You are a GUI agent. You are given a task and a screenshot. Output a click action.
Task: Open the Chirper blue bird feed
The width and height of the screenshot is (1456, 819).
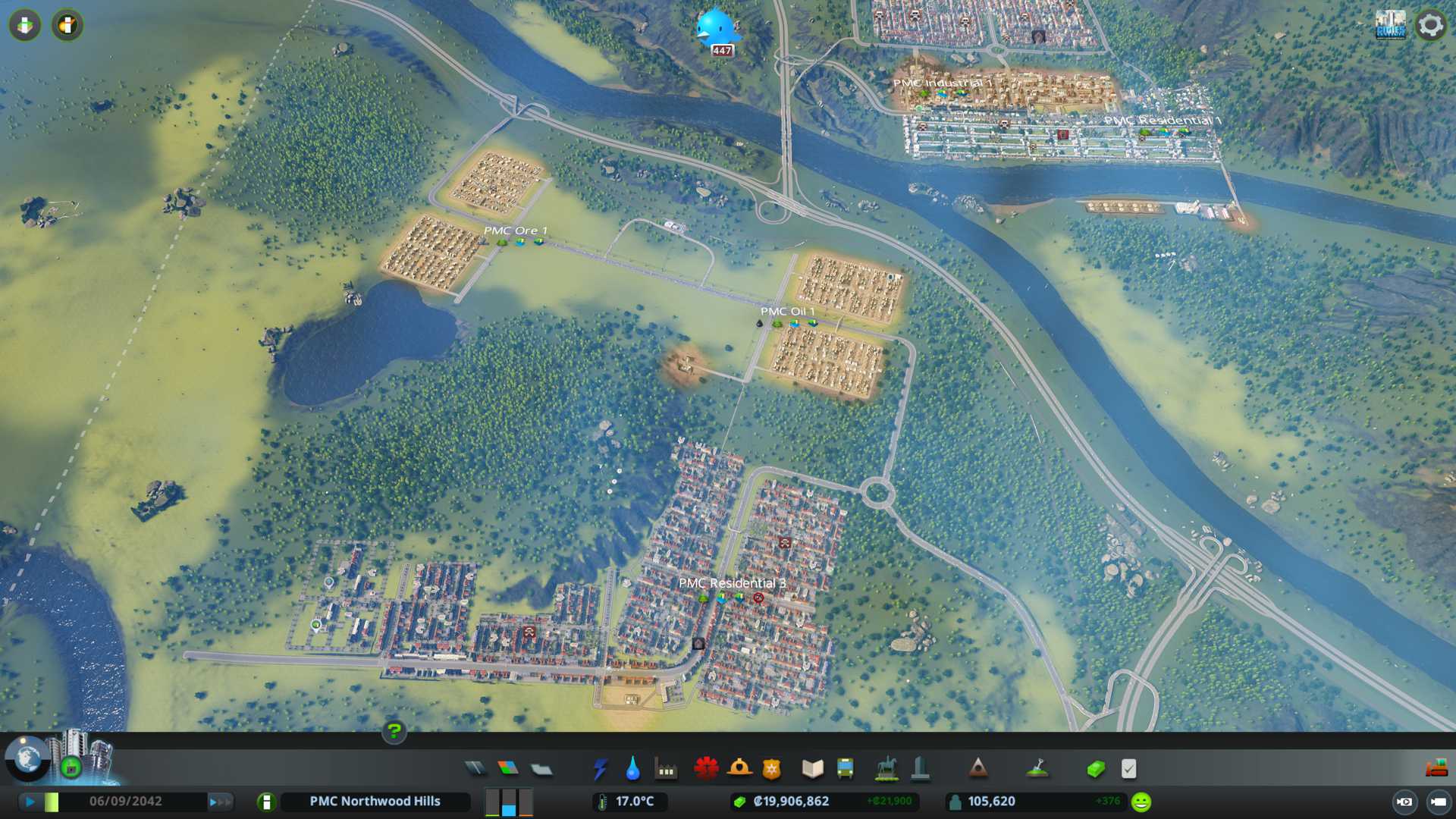coord(717,27)
